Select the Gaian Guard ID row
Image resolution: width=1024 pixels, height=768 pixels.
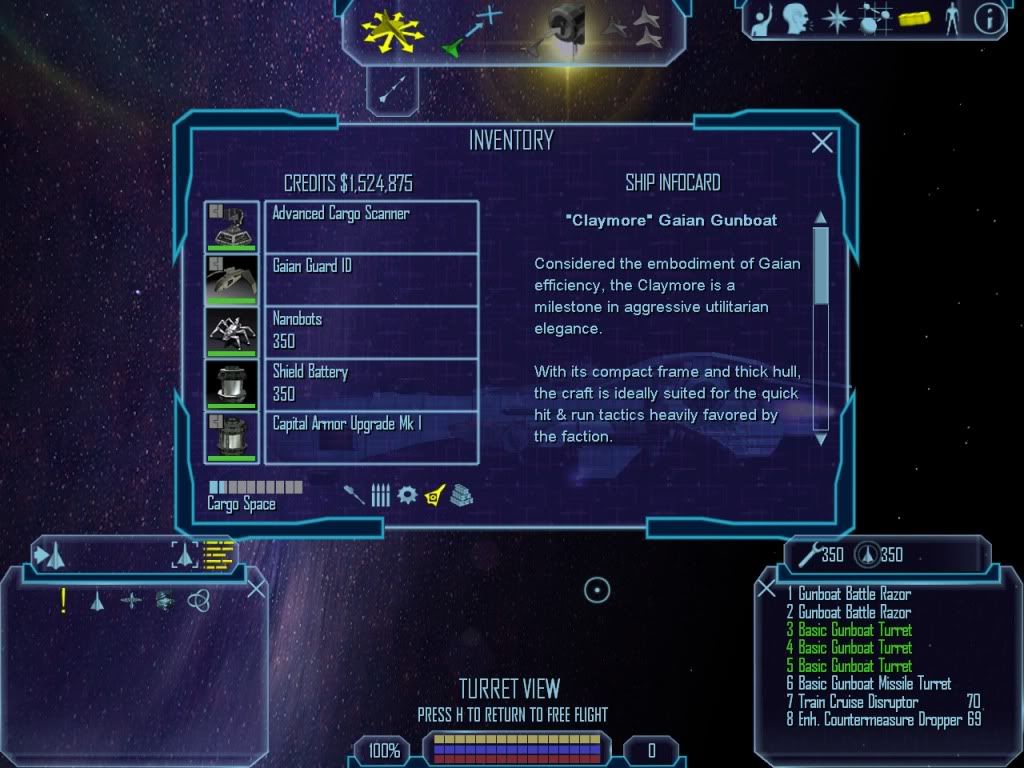(371, 279)
